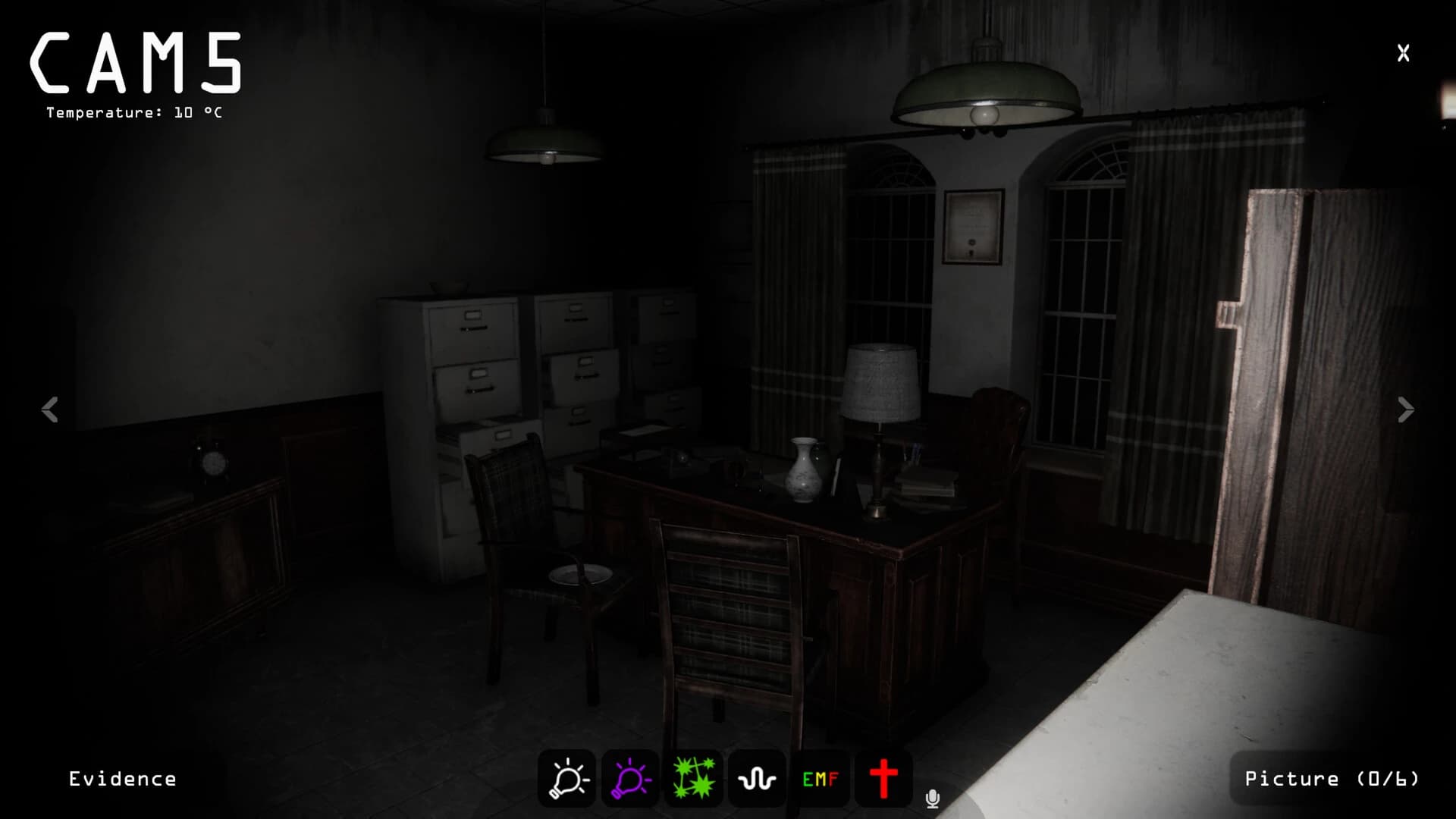Switch to the previous camera with left arrow
This screenshot has width=1456, height=819.
click(x=50, y=410)
